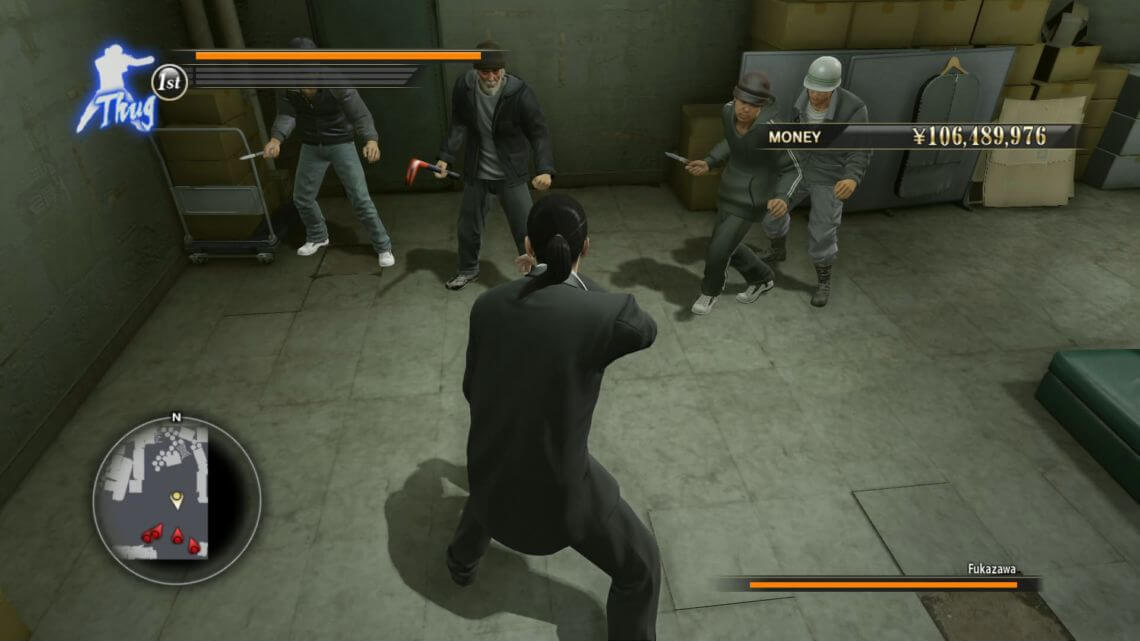The width and height of the screenshot is (1140, 641).
Task: Click the 1st heat gear badge
Action: pos(170,82)
